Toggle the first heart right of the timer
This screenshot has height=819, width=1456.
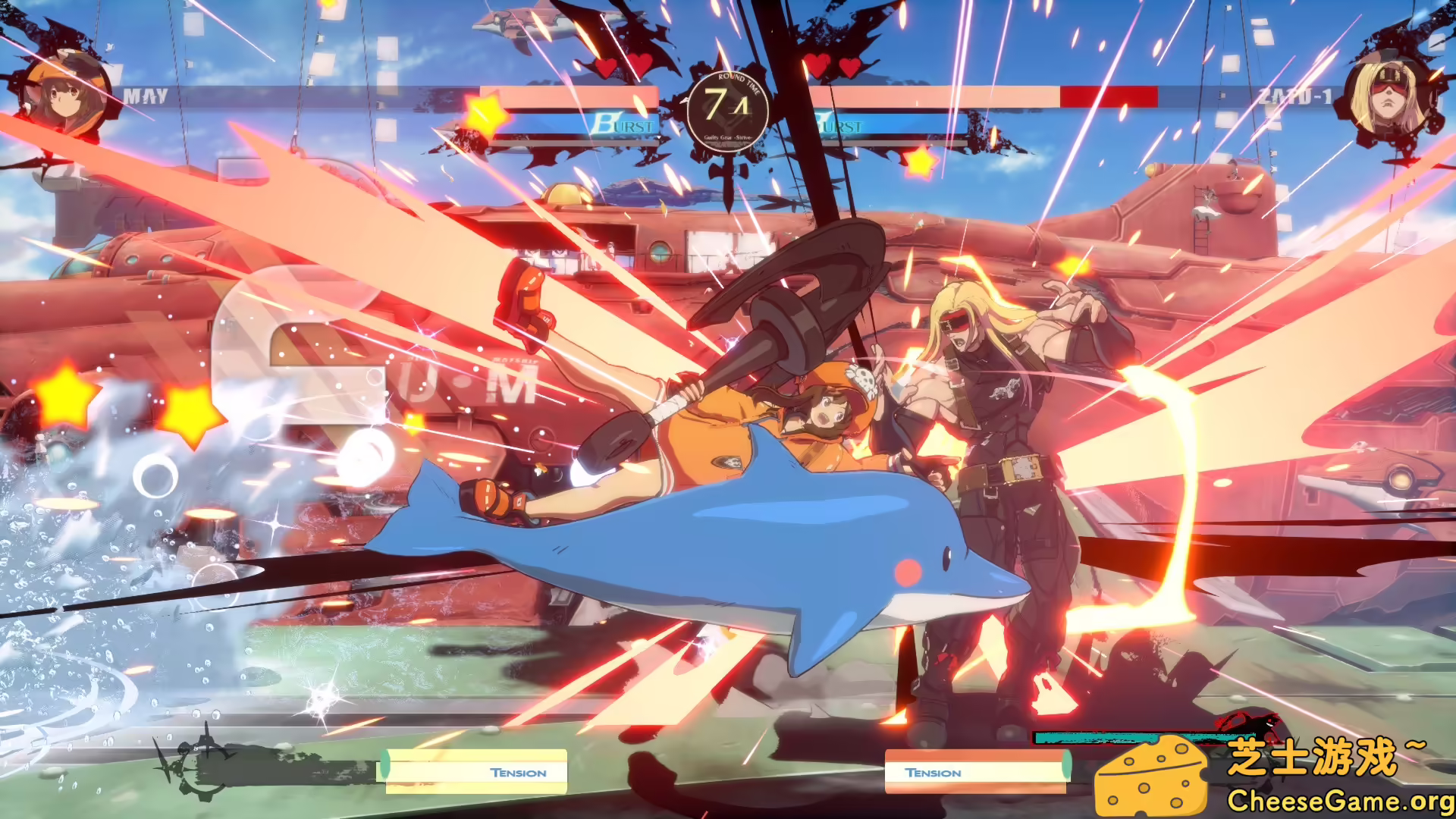(817, 64)
